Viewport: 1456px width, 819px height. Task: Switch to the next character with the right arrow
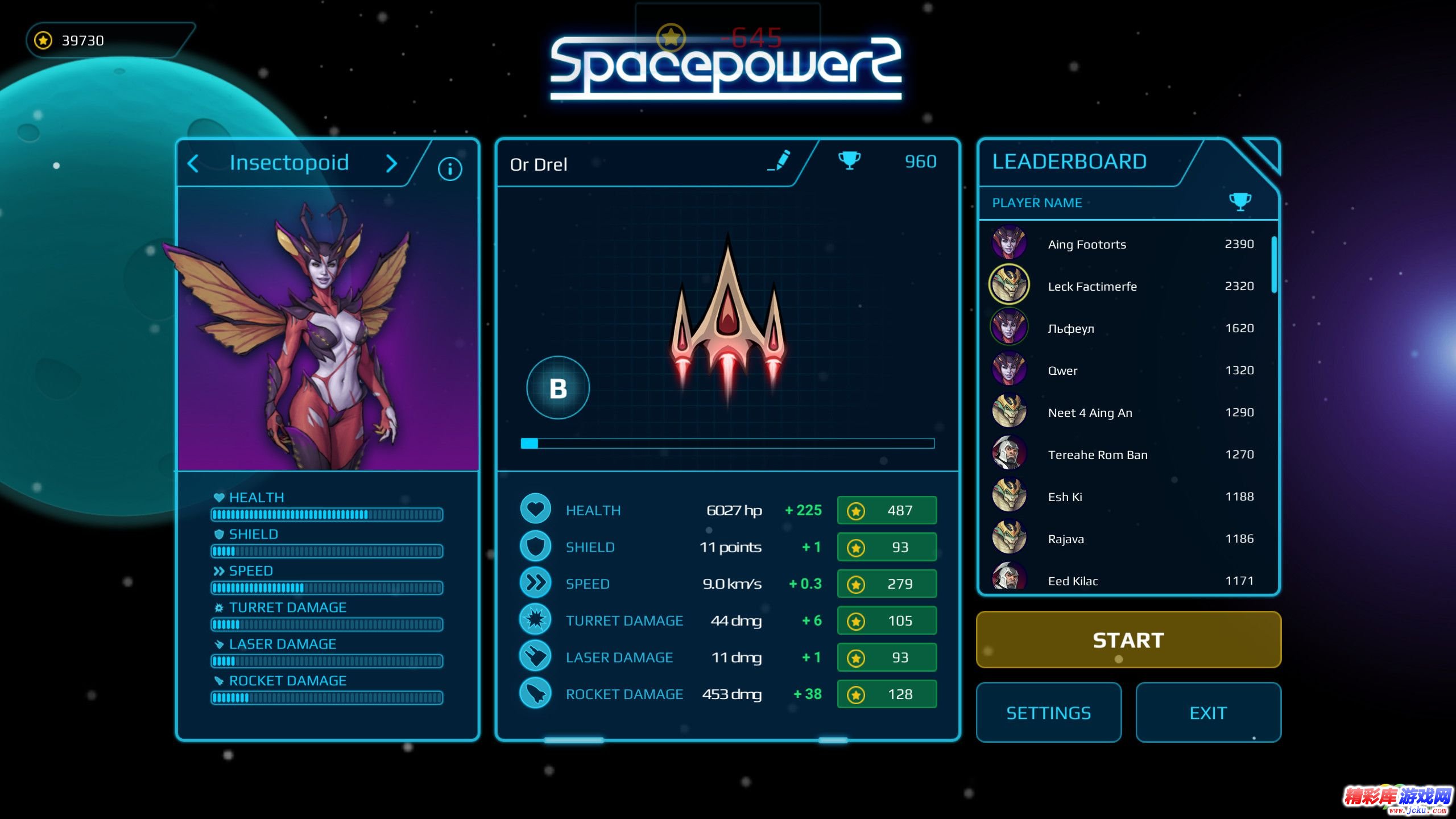coord(391,164)
